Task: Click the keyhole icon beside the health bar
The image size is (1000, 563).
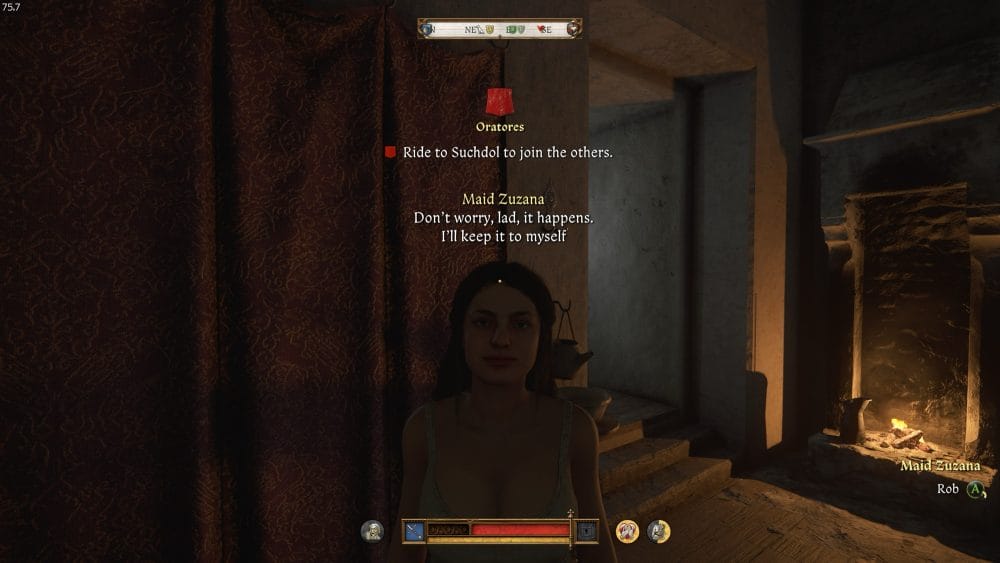Action: coord(587,531)
